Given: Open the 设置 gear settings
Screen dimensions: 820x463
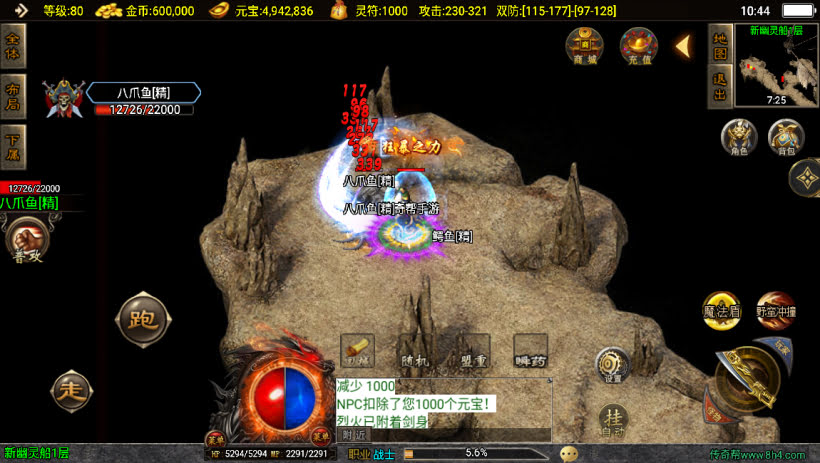Looking at the screenshot, I should click(x=613, y=365).
